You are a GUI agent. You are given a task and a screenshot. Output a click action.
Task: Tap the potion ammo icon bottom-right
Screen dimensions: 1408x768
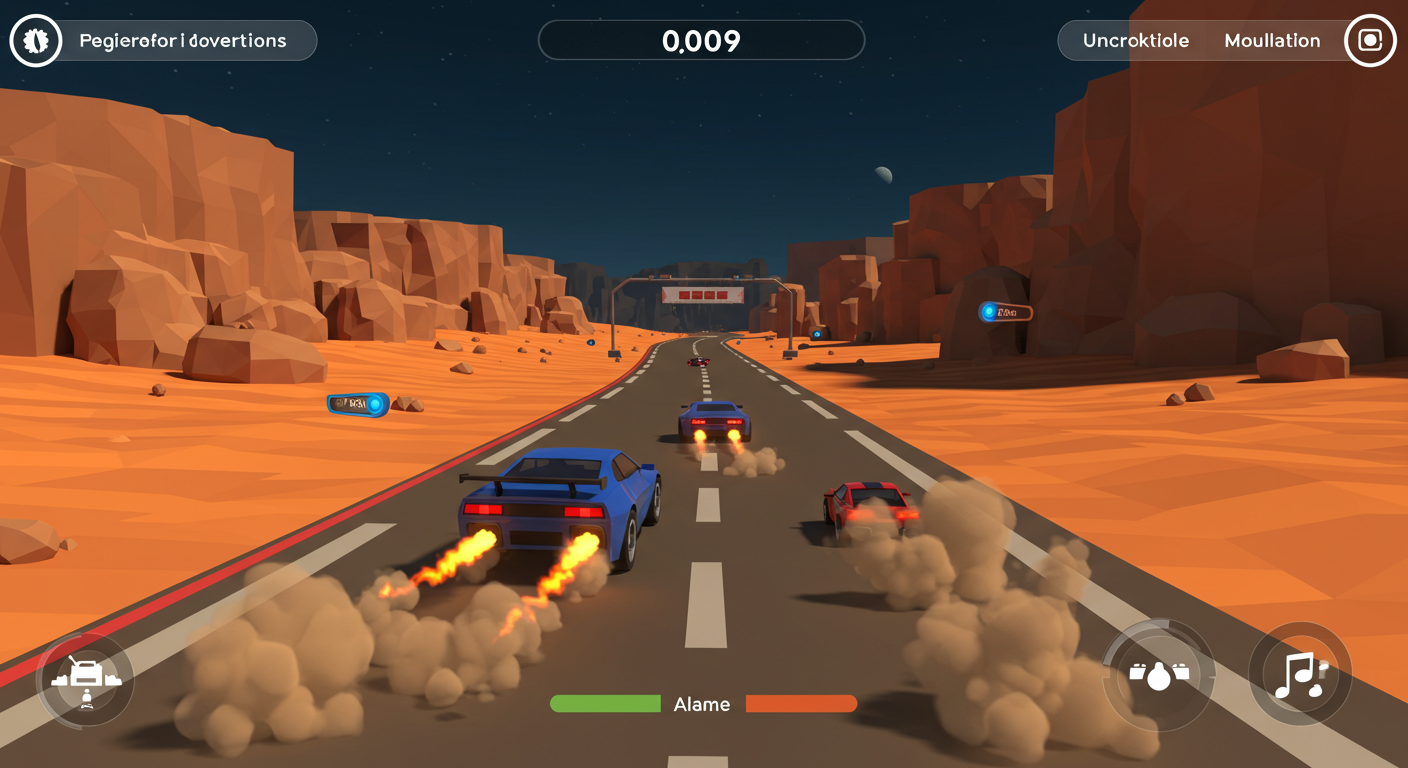1157,675
